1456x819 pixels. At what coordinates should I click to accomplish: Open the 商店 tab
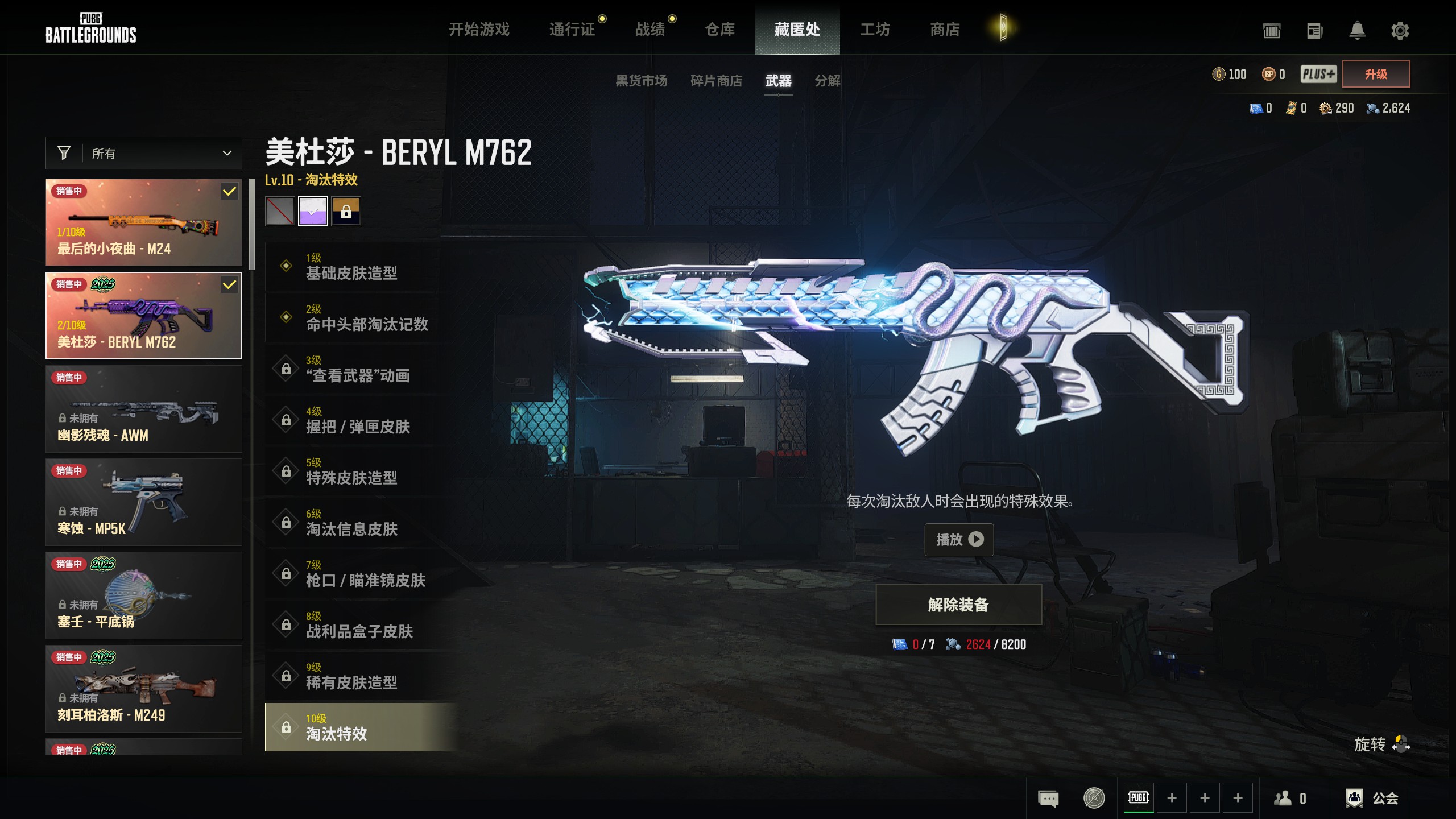click(x=945, y=29)
